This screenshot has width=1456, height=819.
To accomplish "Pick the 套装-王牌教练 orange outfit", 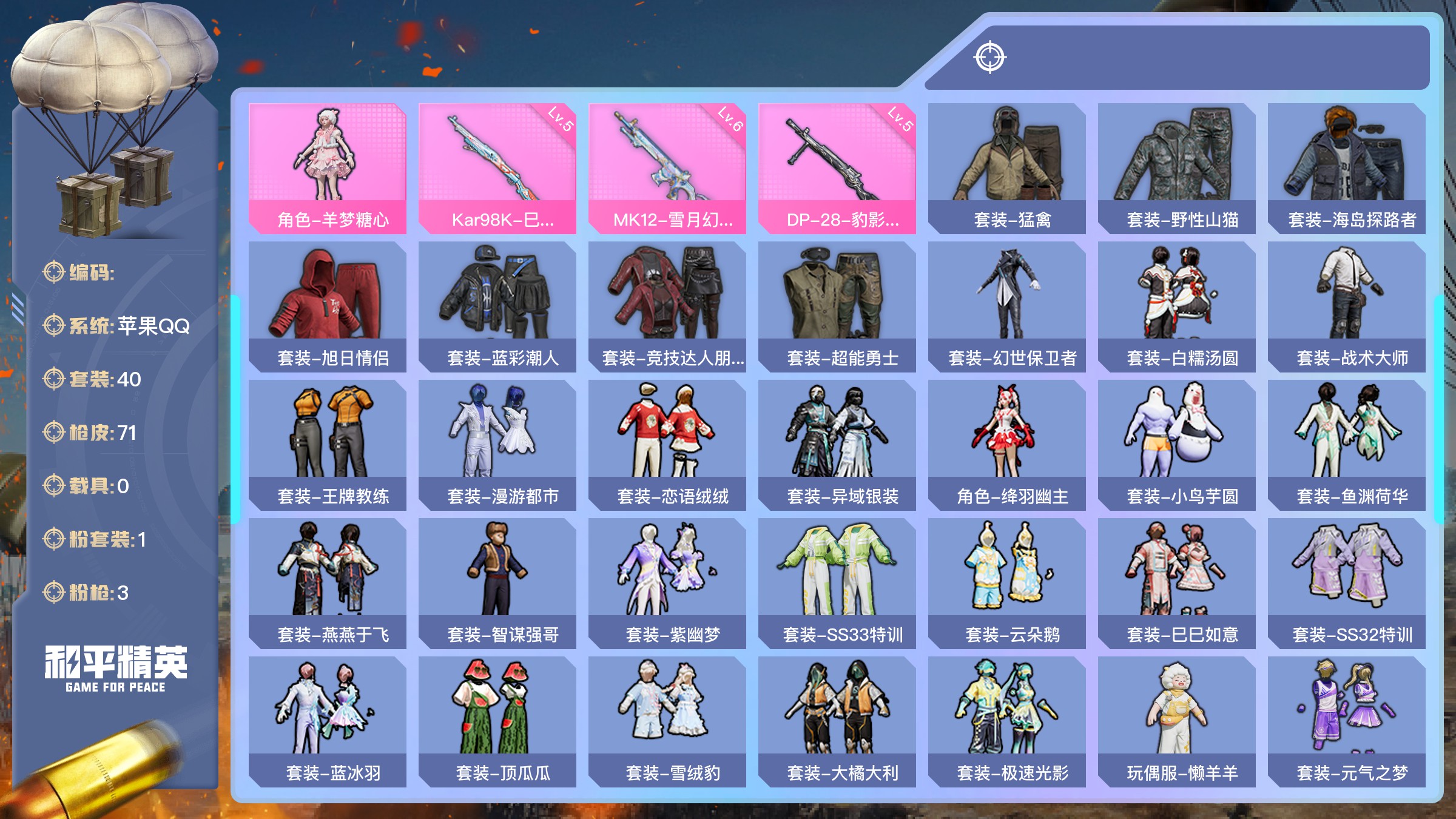I will point(328,445).
